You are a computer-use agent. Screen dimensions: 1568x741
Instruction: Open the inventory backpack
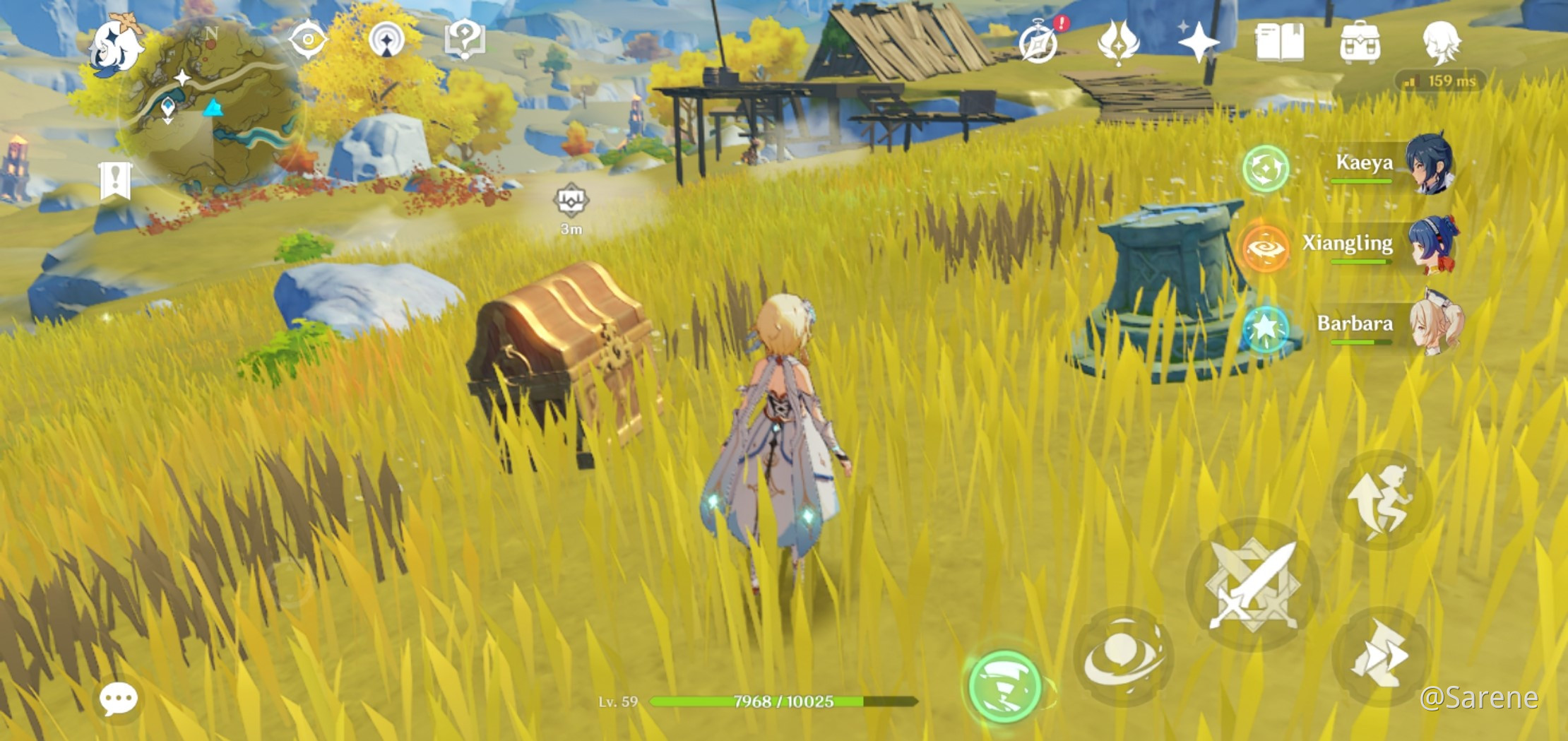pyautogui.click(x=1360, y=42)
